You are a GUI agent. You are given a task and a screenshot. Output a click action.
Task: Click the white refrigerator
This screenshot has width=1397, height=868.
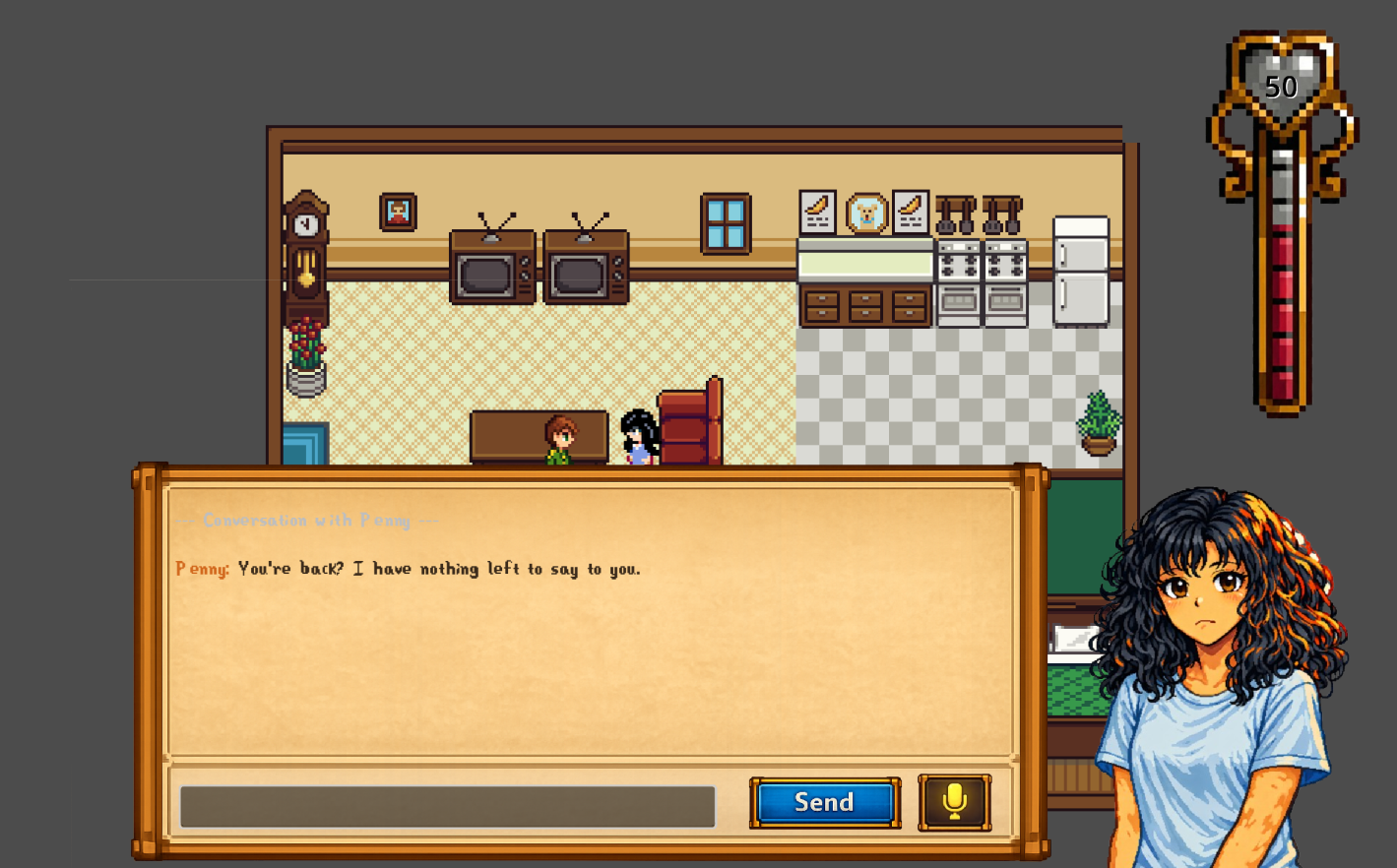pyautogui.click(x=1080, y=271)
